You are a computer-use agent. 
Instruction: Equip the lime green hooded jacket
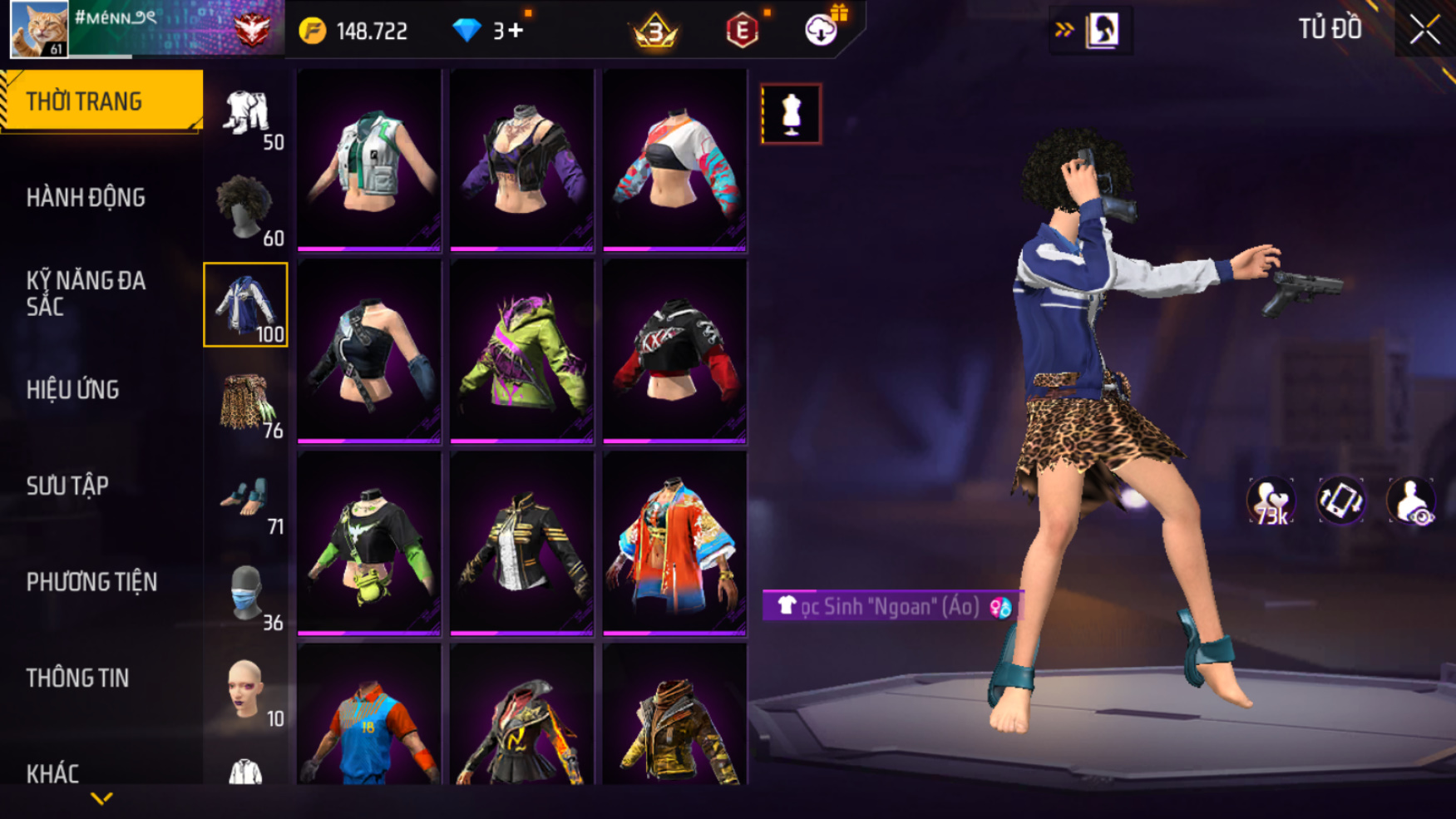coord(521,351)
